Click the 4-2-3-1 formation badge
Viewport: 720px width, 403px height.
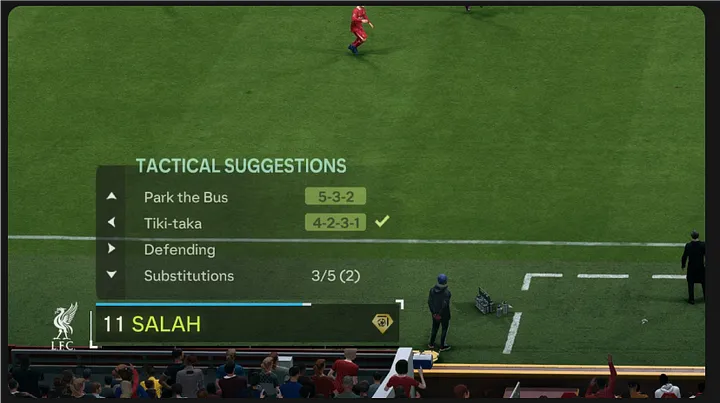coord(335,222)
